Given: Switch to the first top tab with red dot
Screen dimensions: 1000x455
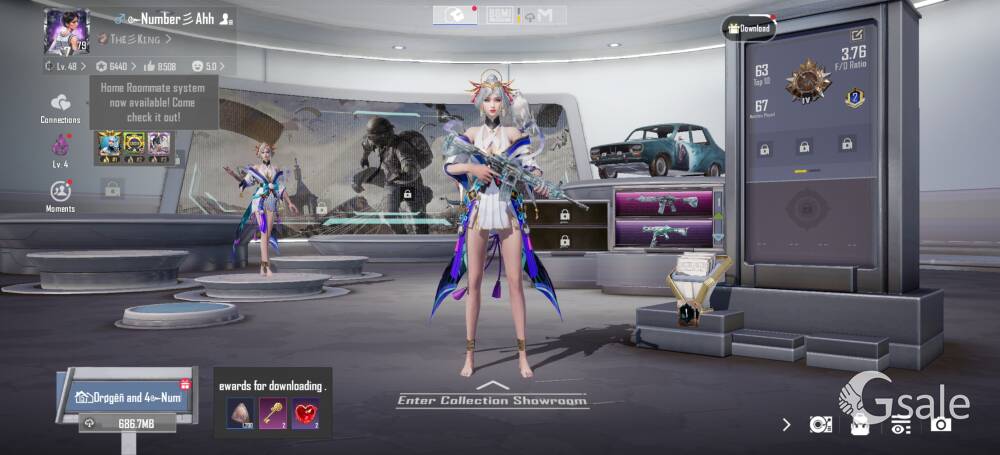Looking at the screenshot, I should [x=454, y=15].
